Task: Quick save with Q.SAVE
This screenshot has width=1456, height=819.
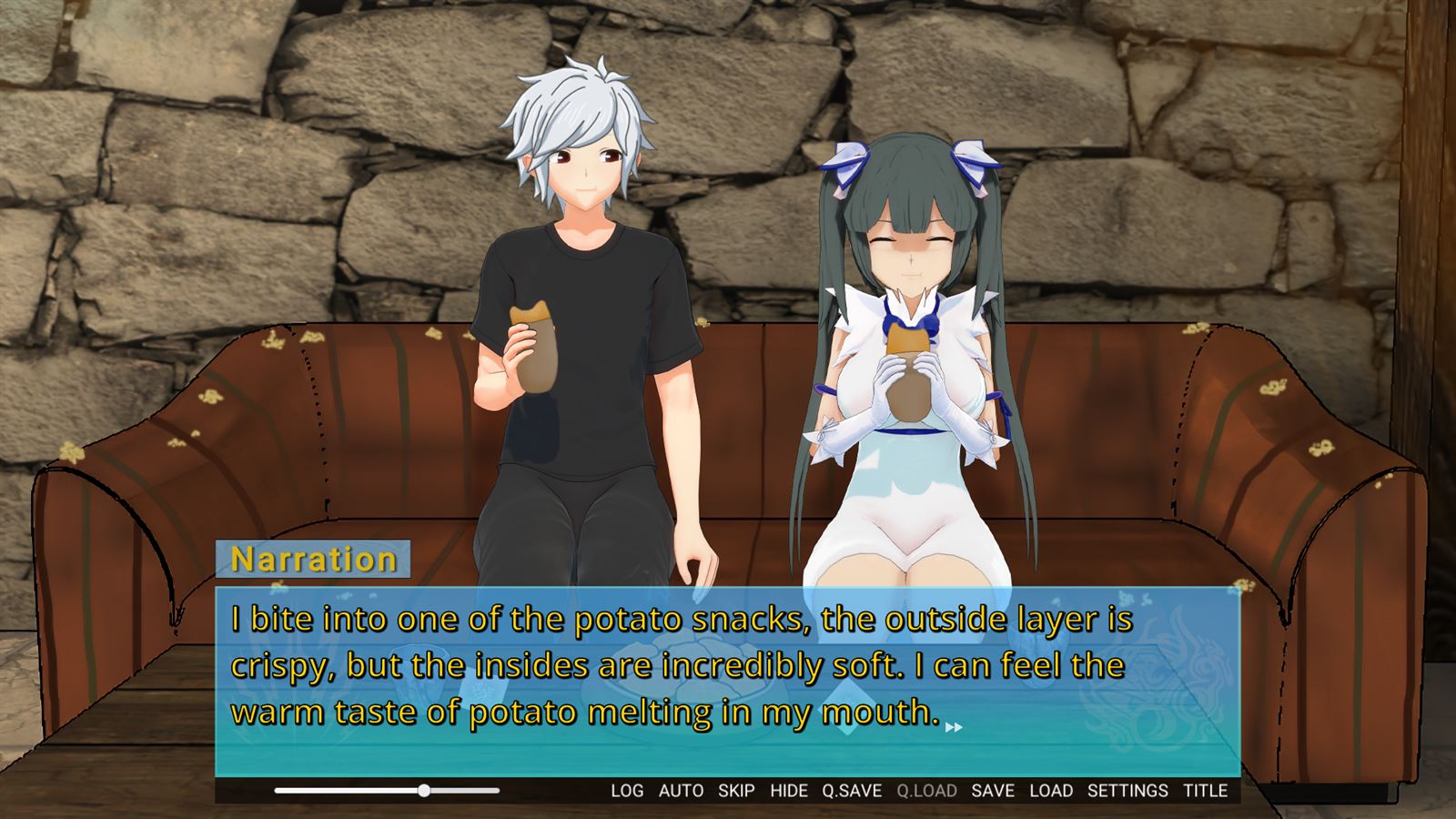Action: click(x=852, y=791)
